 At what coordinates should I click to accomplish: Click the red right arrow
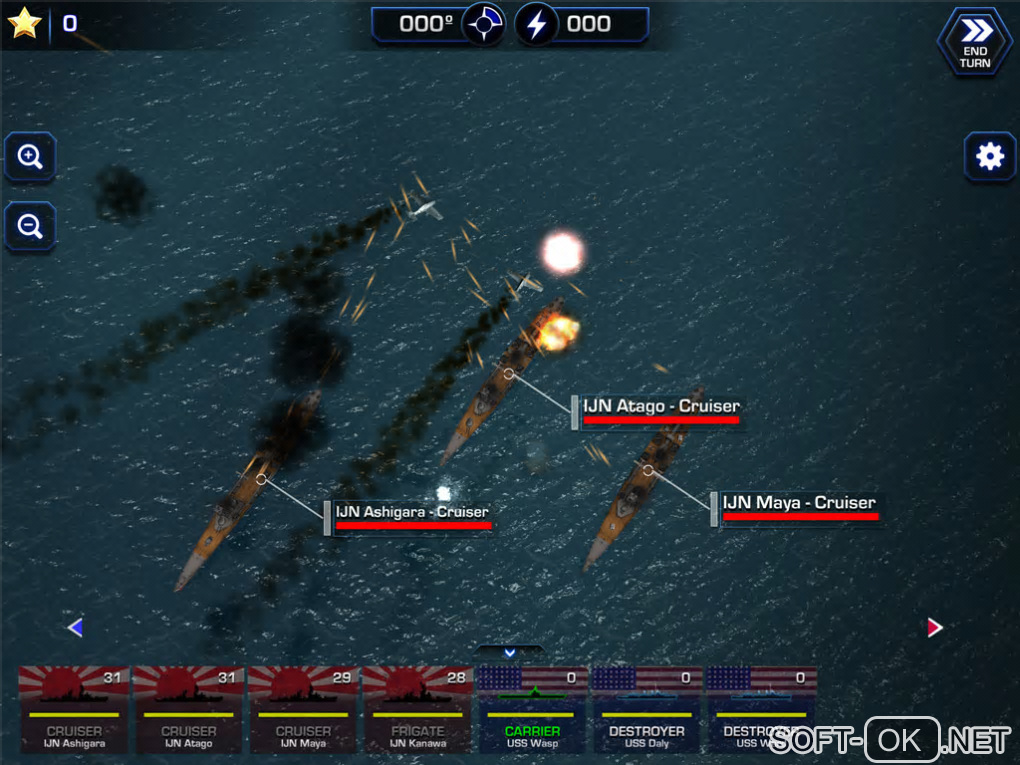(935, 628)
